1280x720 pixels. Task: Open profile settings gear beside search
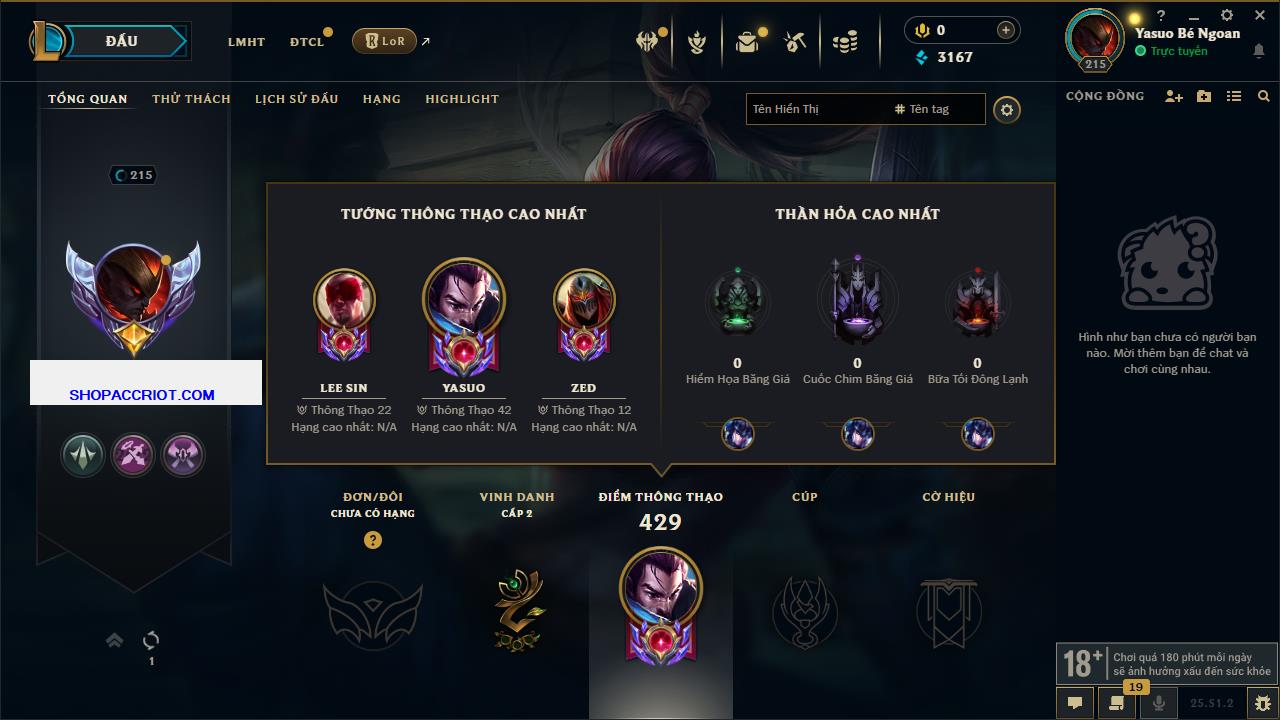click(1007, 110)
